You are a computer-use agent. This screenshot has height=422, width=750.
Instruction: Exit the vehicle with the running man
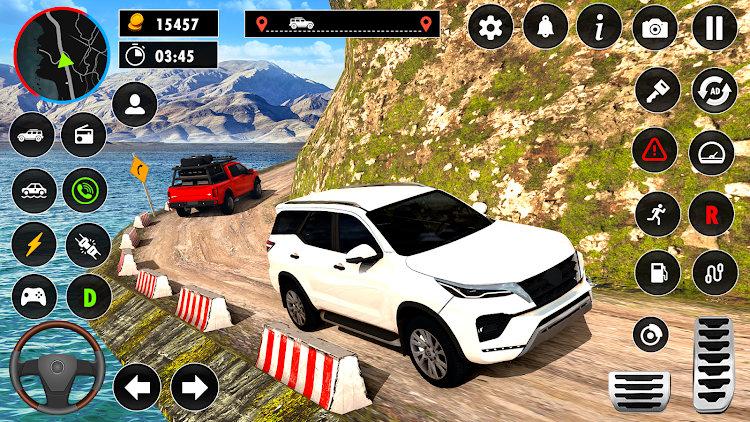(x=657, y=212)
